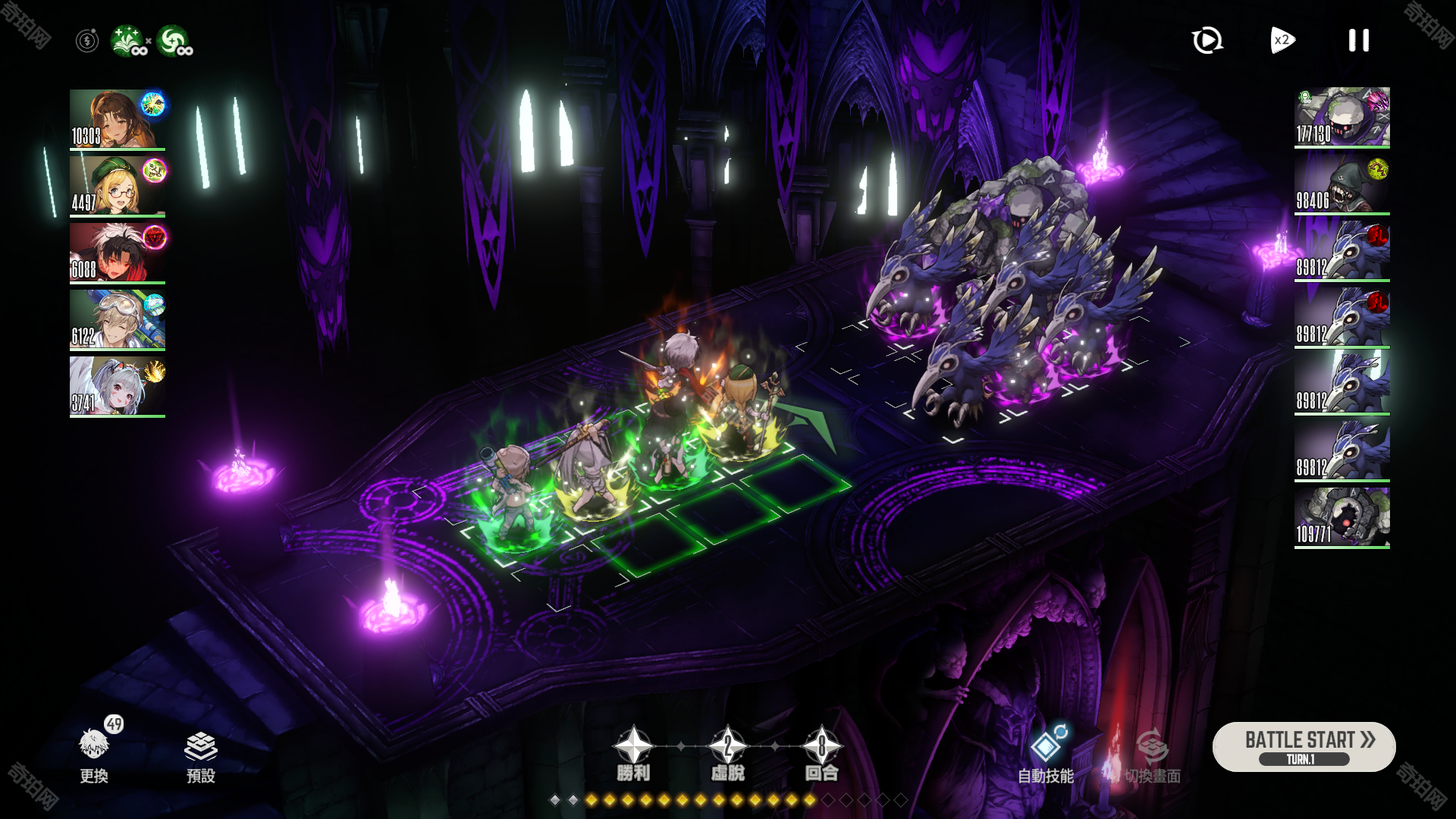Select the stone enemy portrait with 109771 HP

[1341, 517]
